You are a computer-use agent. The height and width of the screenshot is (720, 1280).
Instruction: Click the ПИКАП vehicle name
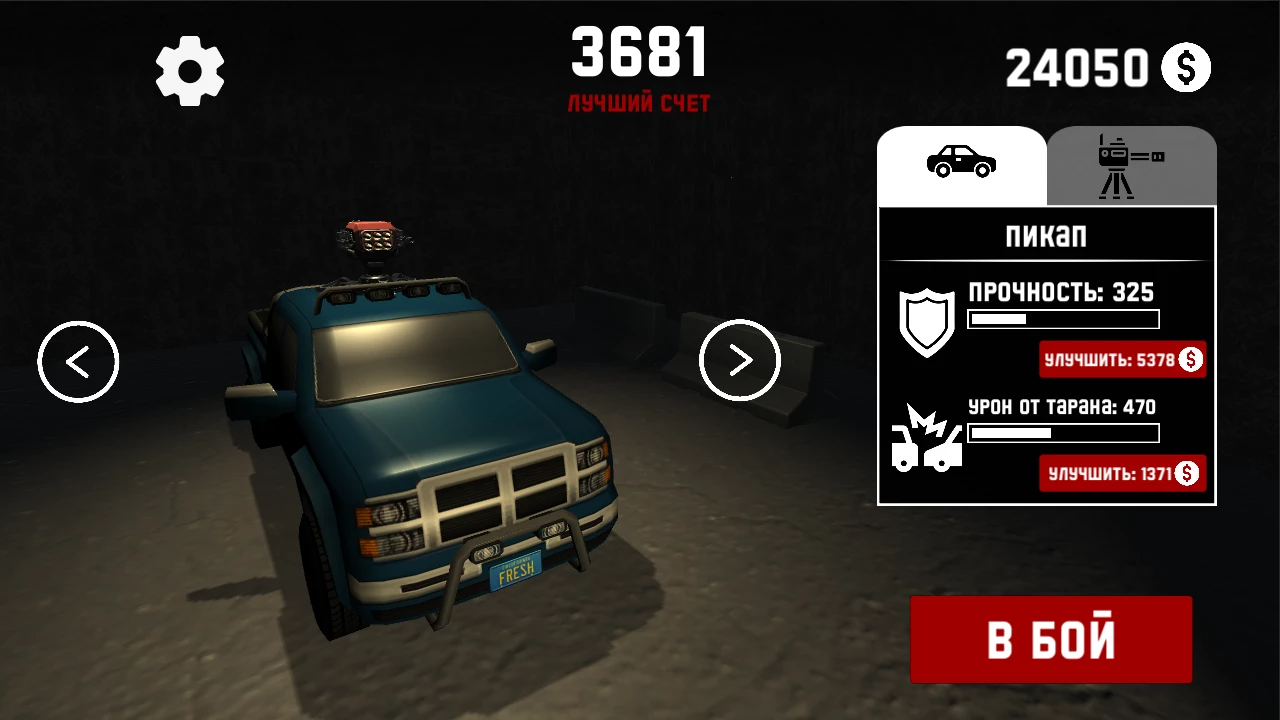[1046, 236]
